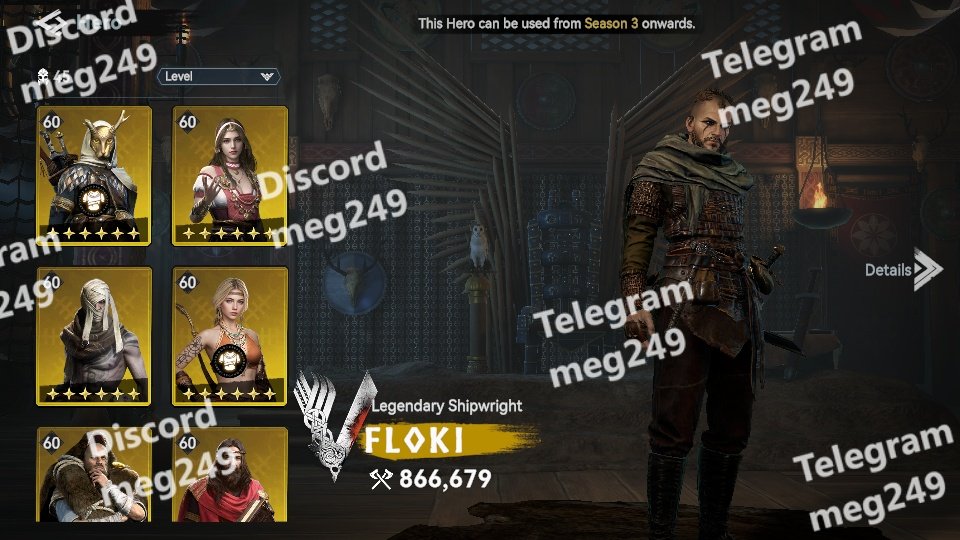This screenshot has height=540, width=960.
Task: Choose the brown-haired woman in red hero card
Action: 230,175
